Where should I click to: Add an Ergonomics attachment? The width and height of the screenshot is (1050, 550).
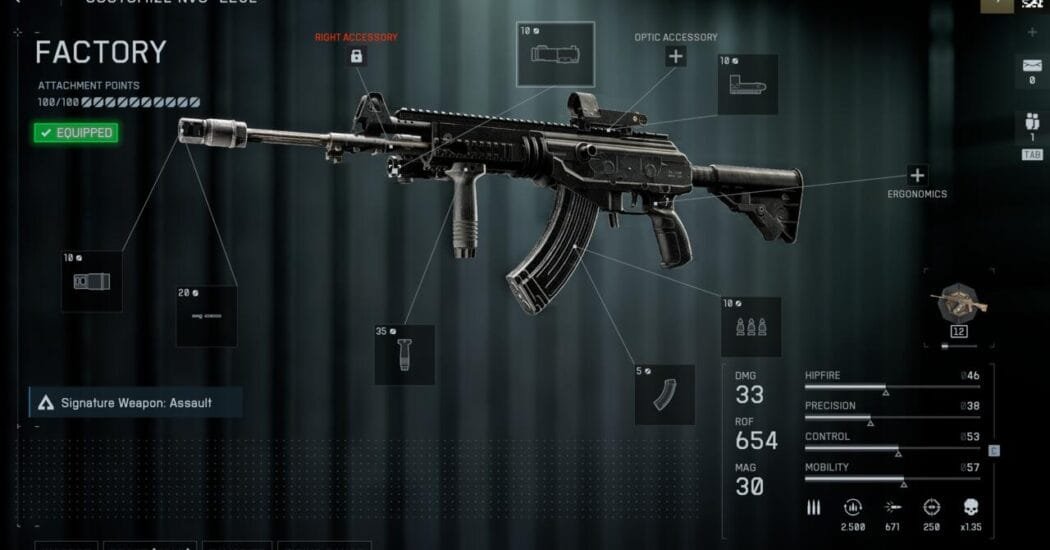(x=917, y=175)
